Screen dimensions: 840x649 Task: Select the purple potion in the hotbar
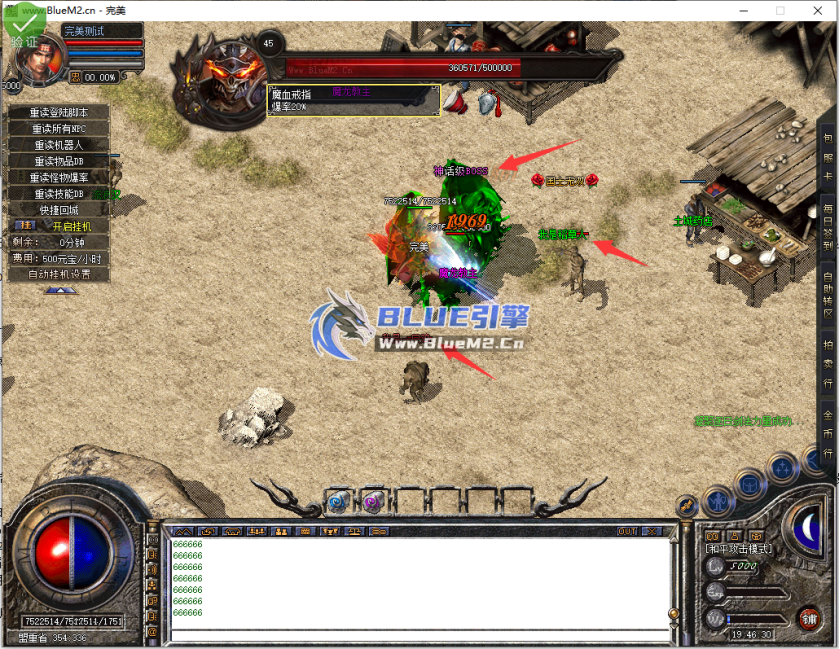point(372,502)
